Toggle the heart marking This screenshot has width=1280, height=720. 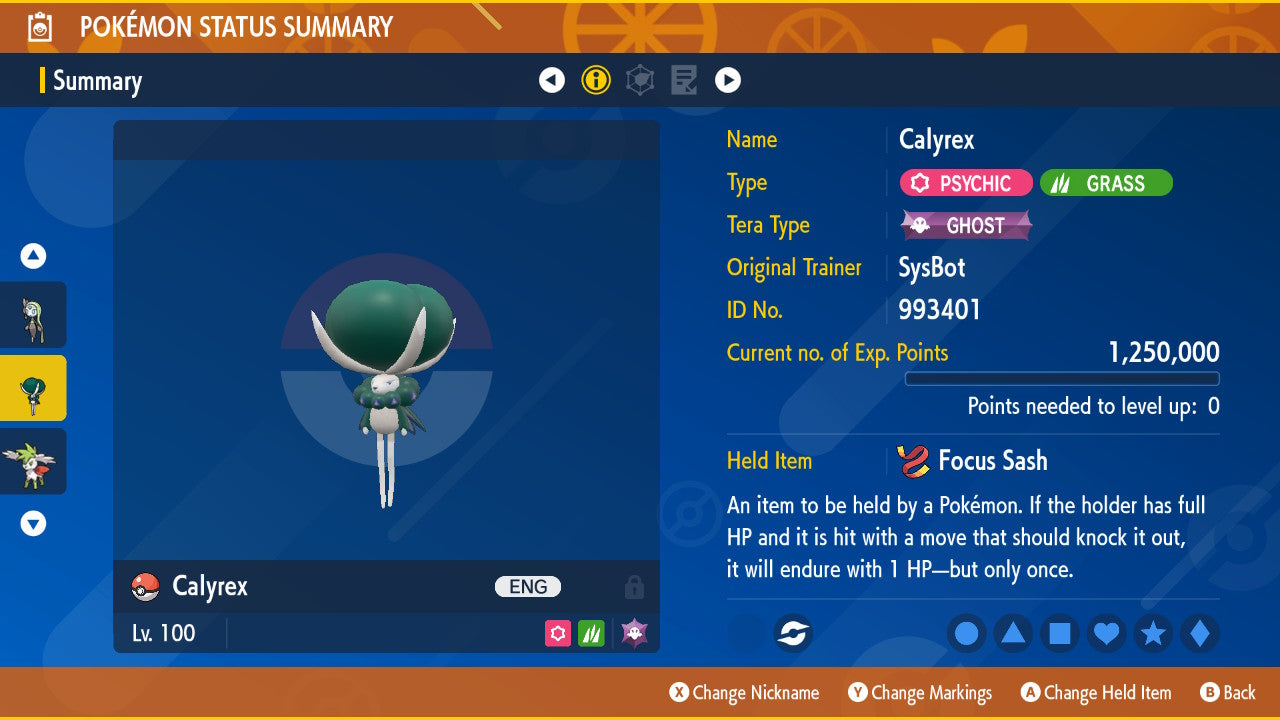point(1106,634)
